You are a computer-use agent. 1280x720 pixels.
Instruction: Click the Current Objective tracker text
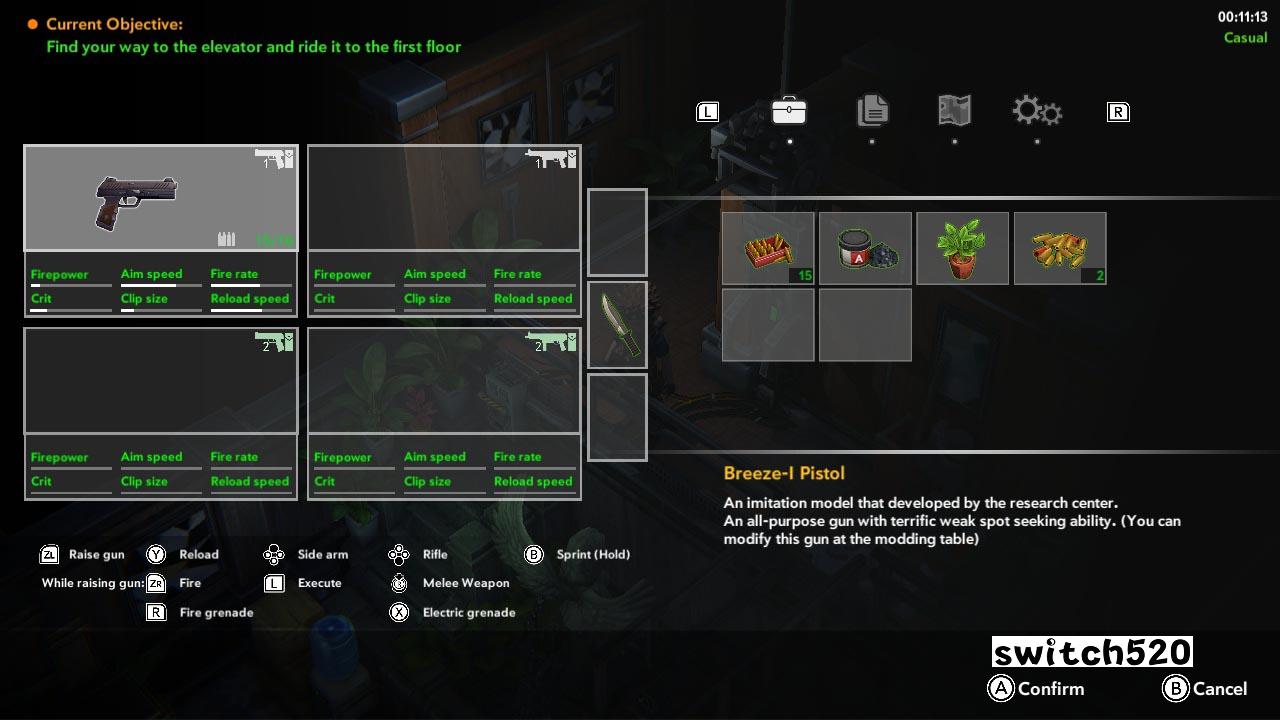coord(253,35)
